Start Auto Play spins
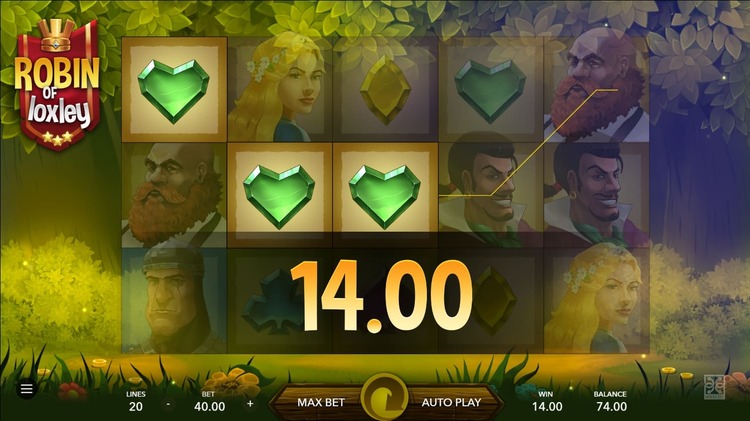 pos(451,402)
